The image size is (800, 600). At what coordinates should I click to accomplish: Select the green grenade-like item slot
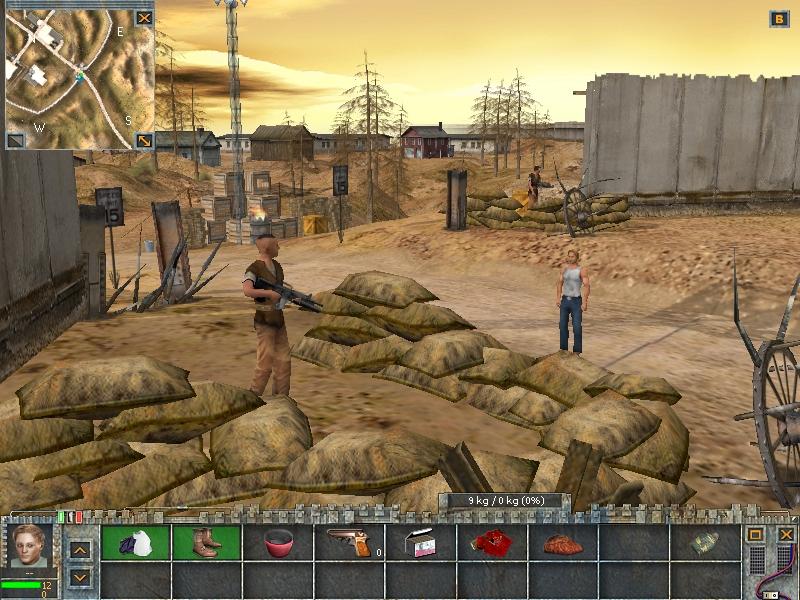coord(705,543)
